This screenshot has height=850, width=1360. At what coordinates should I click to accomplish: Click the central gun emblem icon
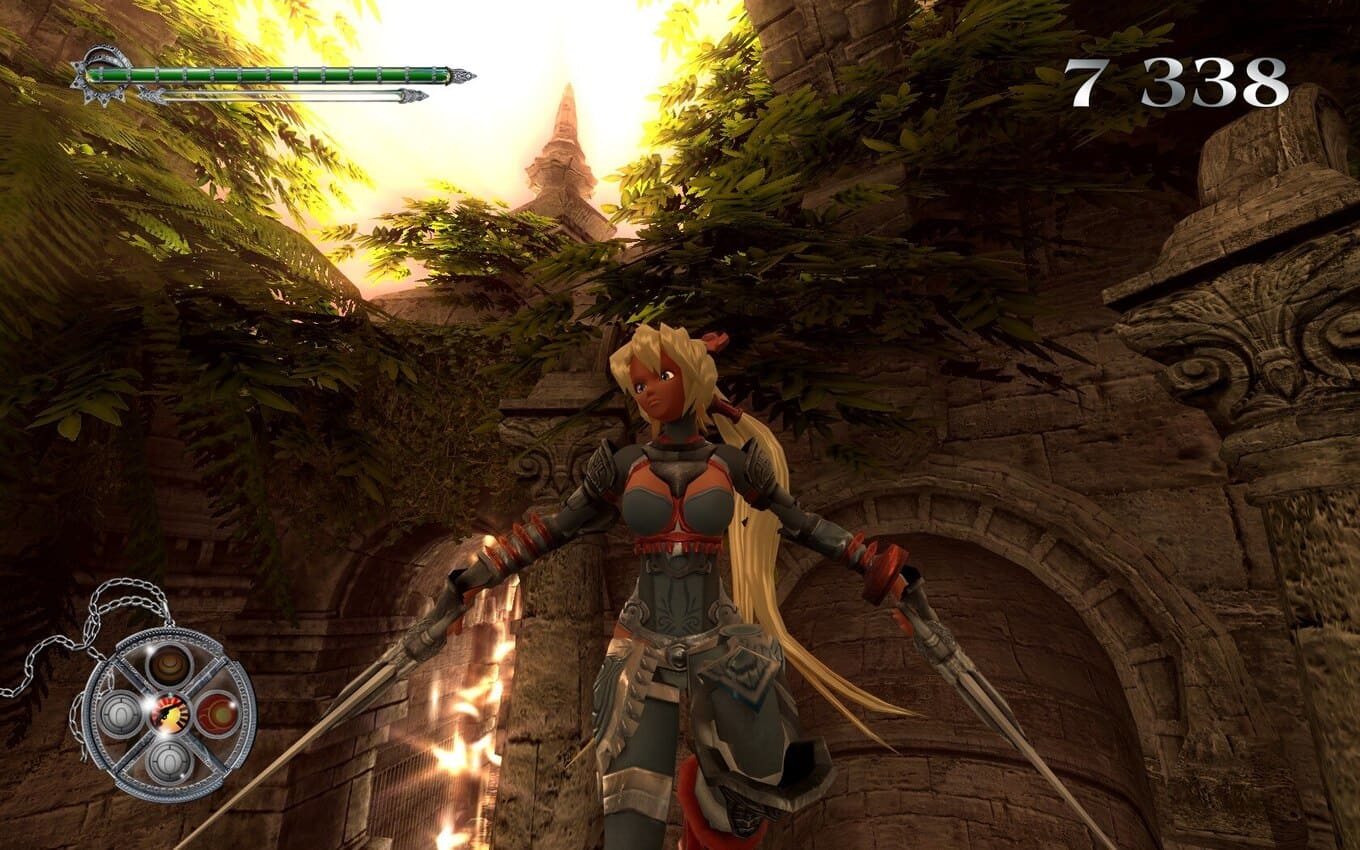pyautogui.click(x=168, y=713)
